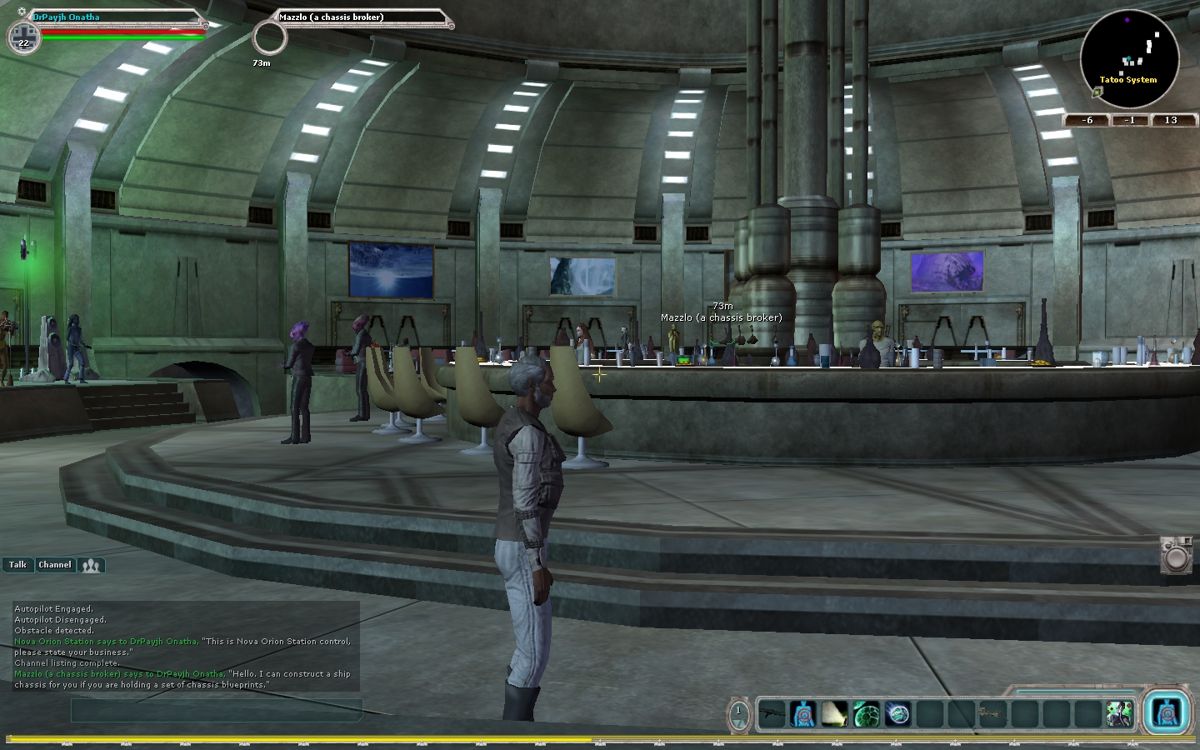Select the pistol weapon hotbar slot
This screenshot has height=750, width=1200.
click(x=994, y=713)
